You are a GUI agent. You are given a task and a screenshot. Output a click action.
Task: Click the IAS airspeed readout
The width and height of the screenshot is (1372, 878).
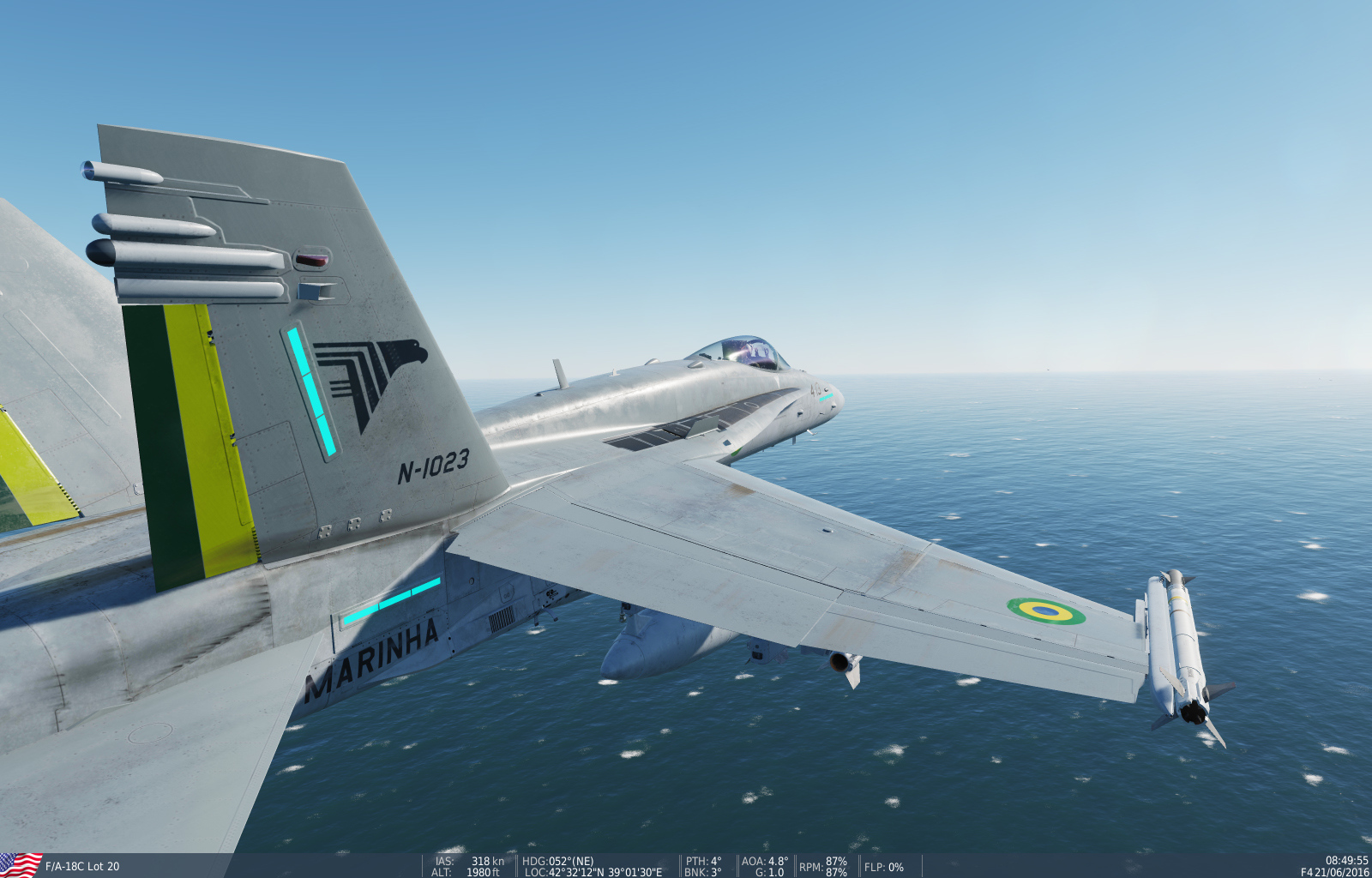pos(468,861)
